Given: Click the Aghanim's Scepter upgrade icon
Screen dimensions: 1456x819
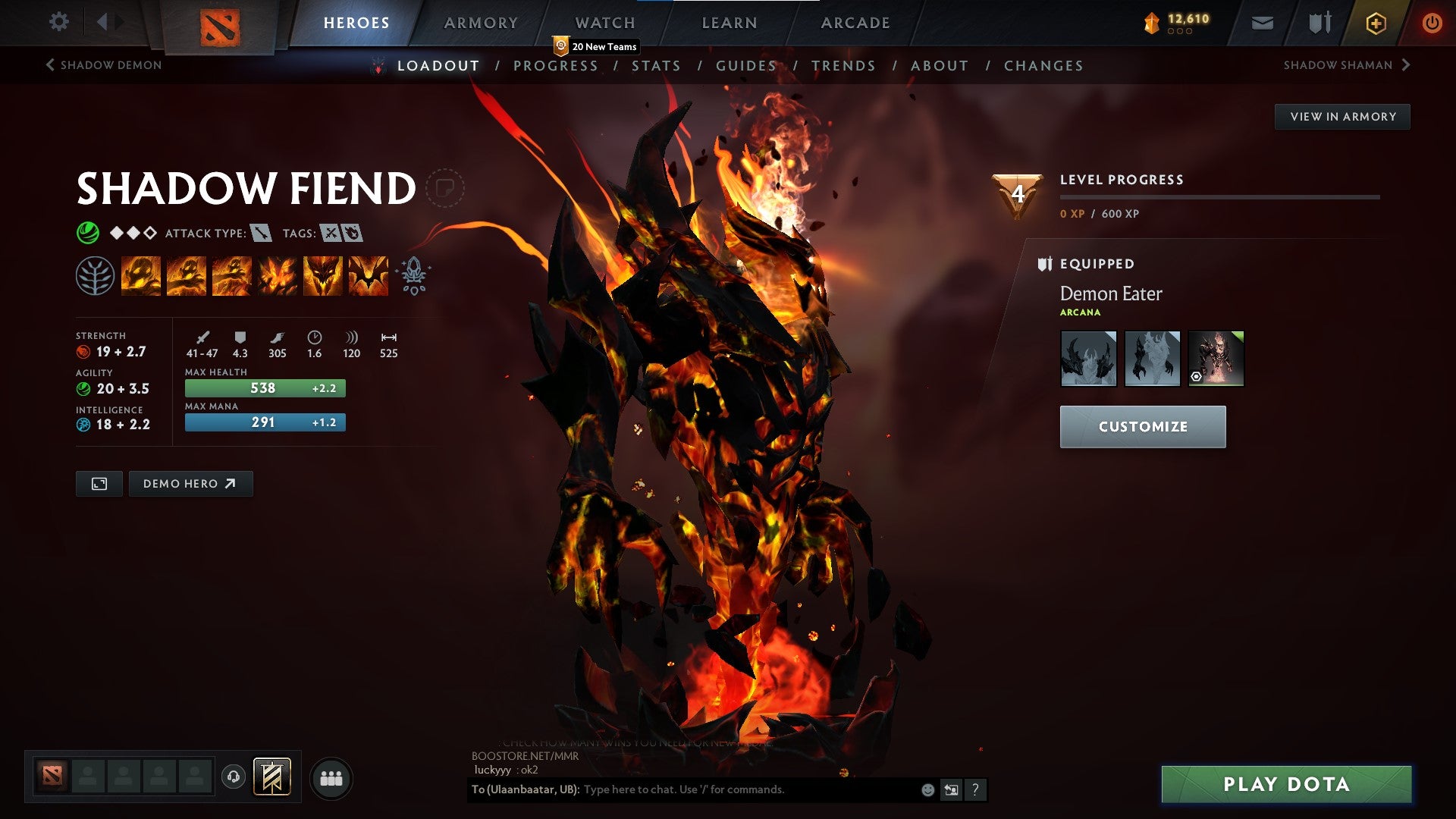Looking at the screenshot, I should (x=412, y=275).
